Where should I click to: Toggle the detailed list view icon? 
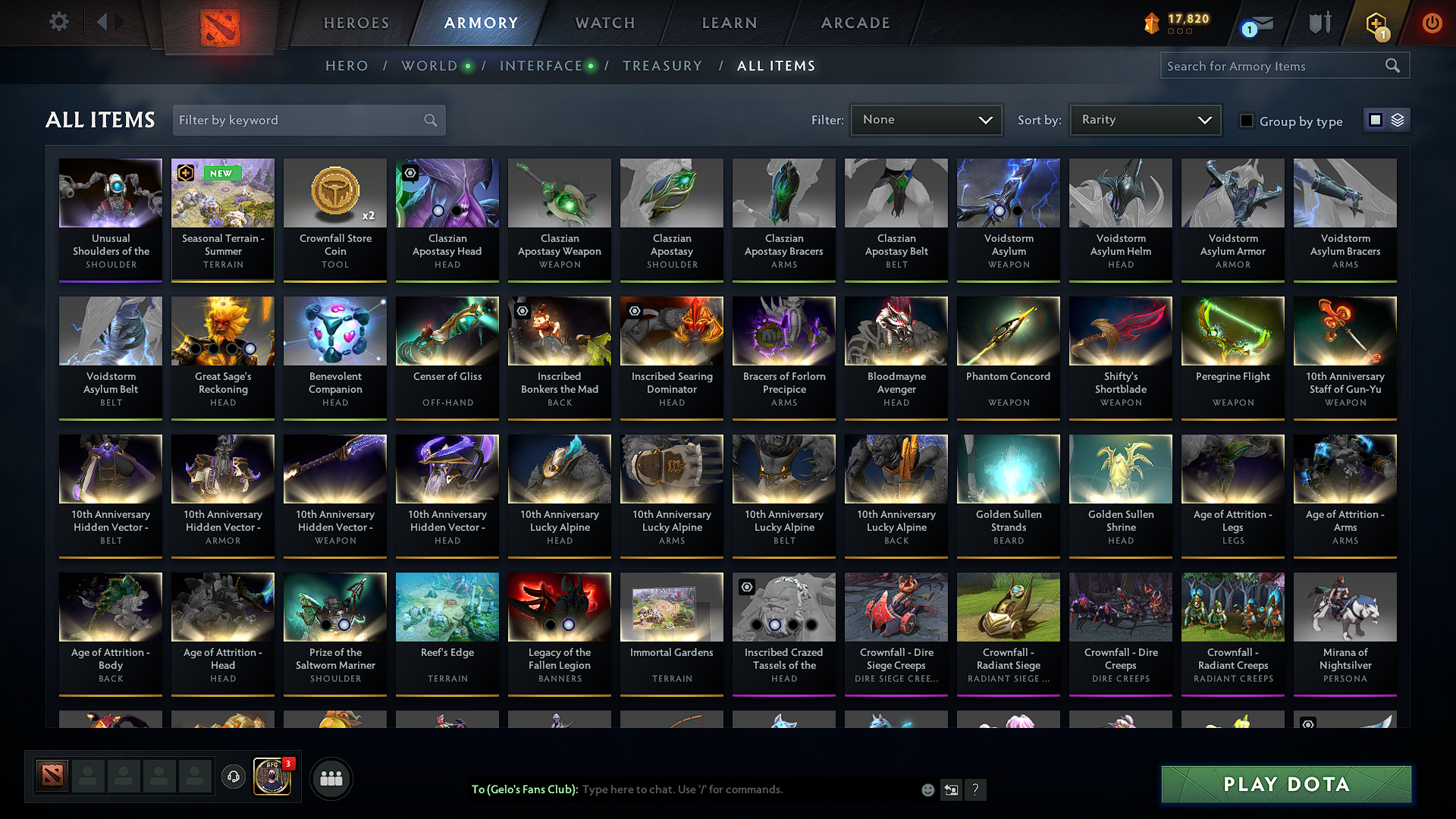pos(1396,119)
